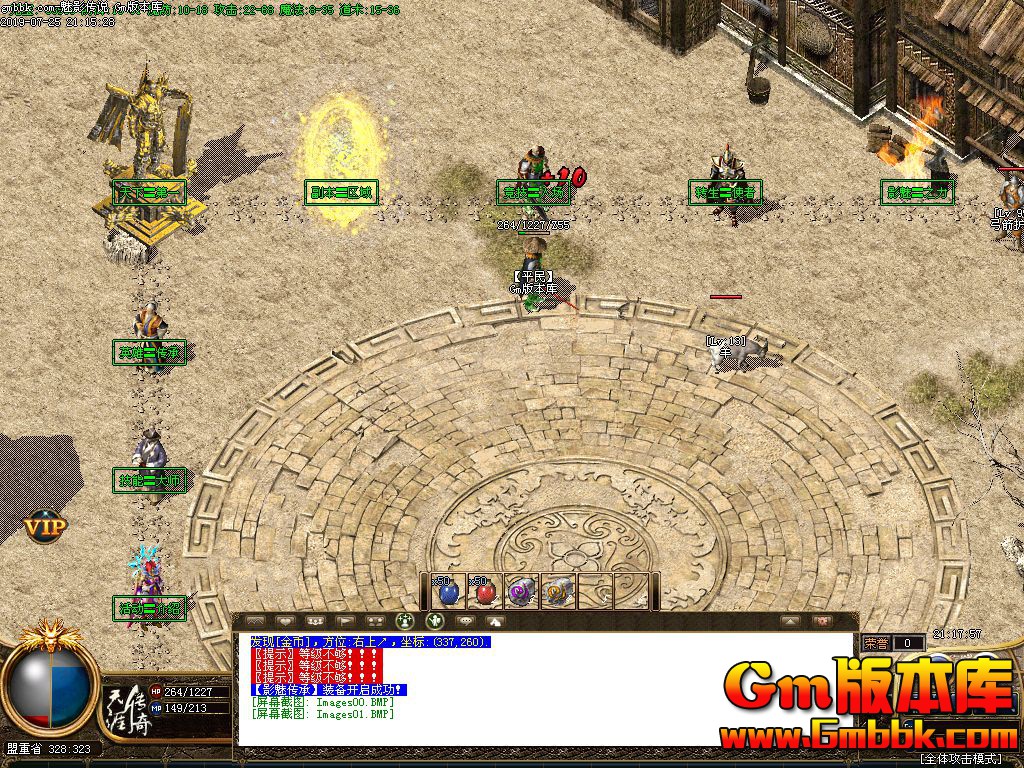This screenshot has width=1024, height=768.
Task: Open the speech bubble chat button
Action: click(464, 621)
